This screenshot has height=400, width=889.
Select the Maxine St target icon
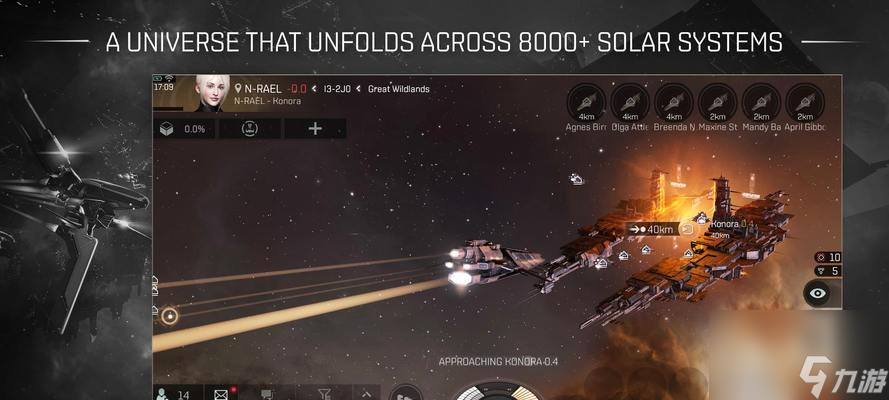[x=718, y=101]
